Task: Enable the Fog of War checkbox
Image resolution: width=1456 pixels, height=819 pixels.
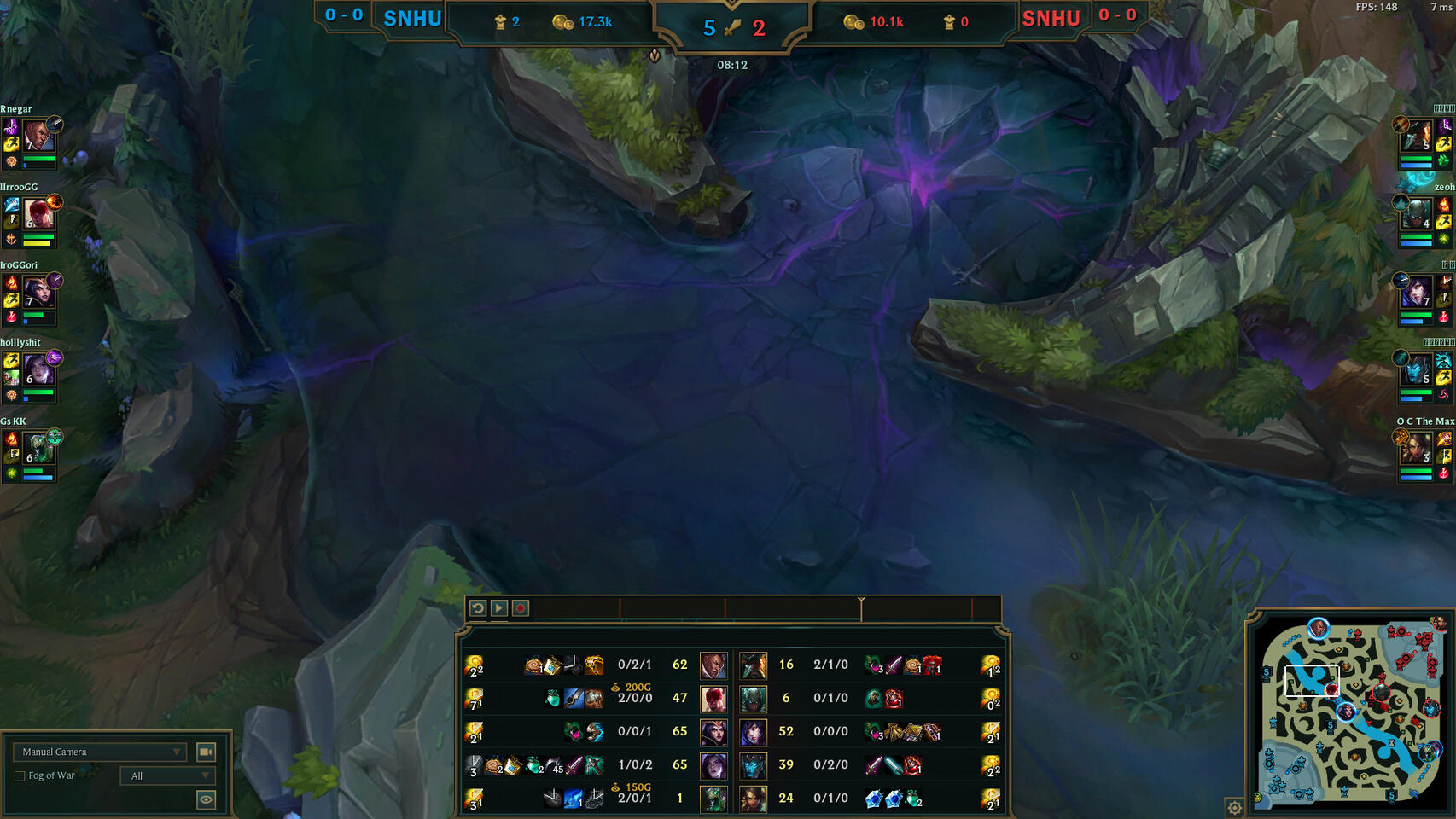Action: click(19, 775)
